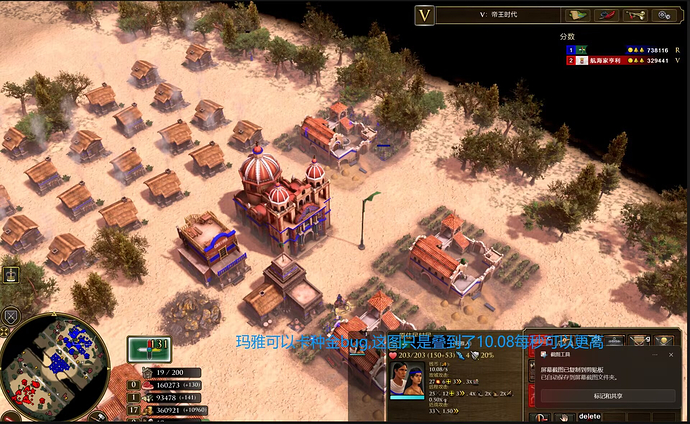Click the trumpet signal button

[634, 15]
